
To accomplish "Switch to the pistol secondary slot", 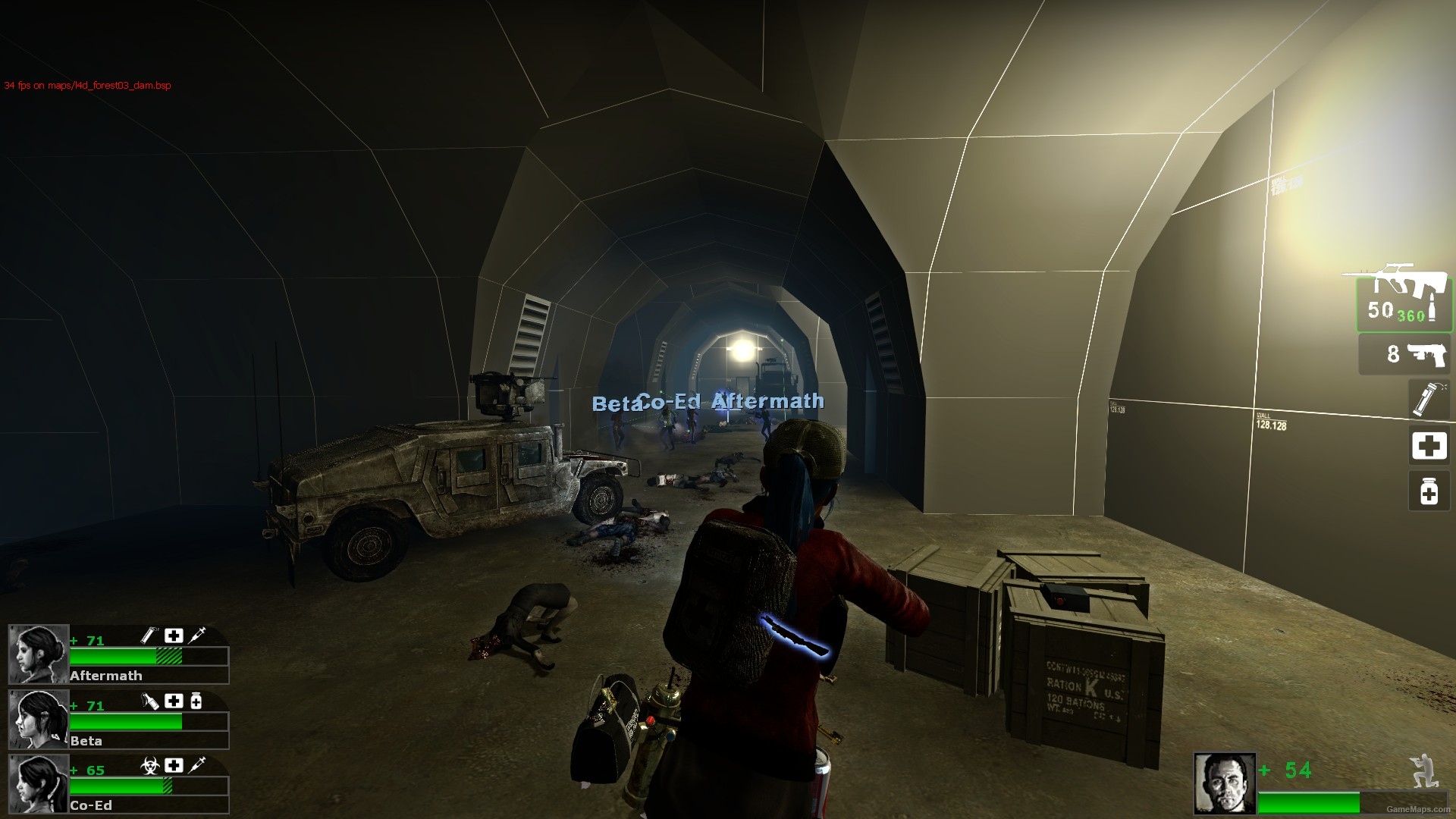I will 1405,354.
